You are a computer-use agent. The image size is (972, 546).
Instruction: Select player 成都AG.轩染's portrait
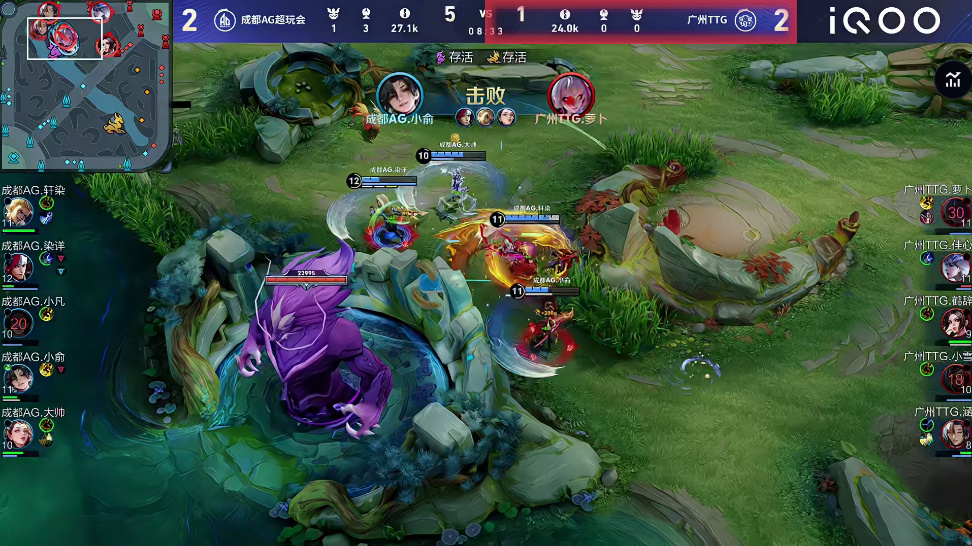pyautogui.click(x=18, y=212)
